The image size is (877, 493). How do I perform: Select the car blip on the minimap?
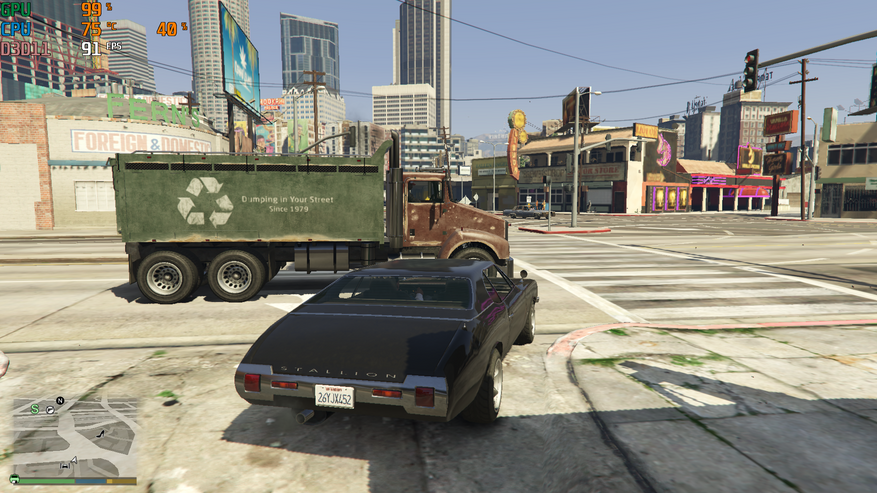(67, 465)
